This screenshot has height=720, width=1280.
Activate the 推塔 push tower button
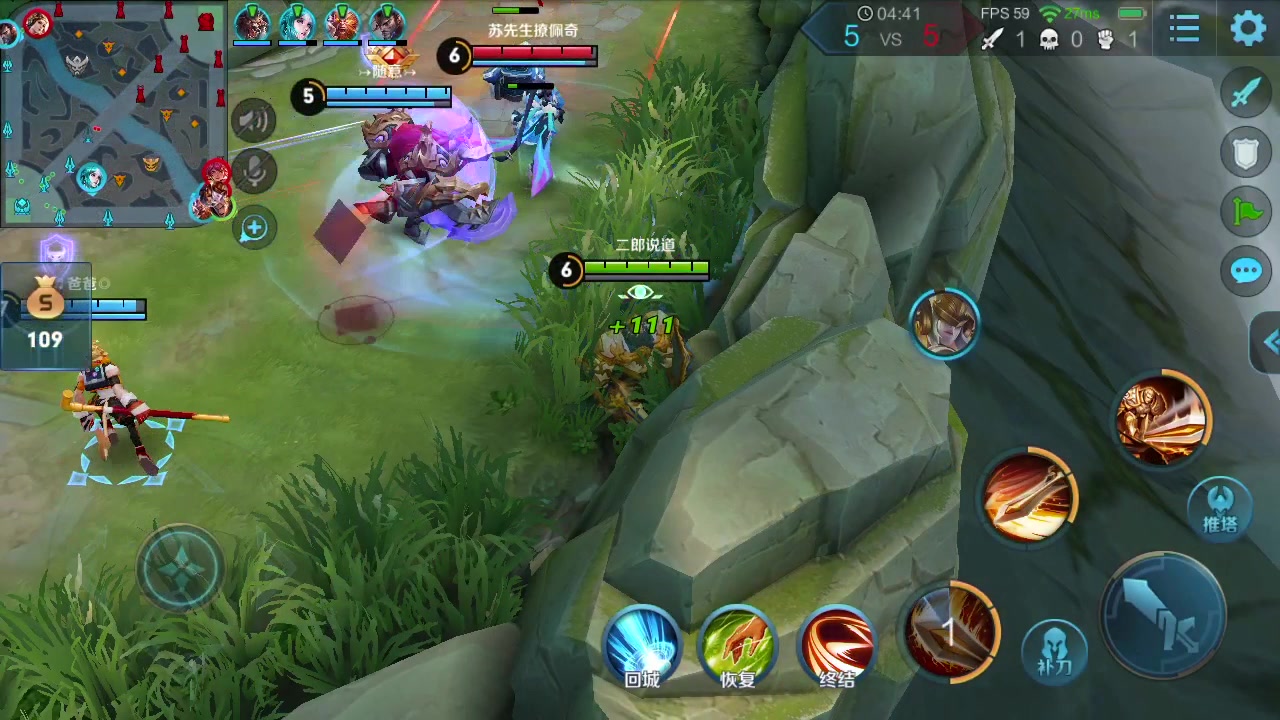1220,505
